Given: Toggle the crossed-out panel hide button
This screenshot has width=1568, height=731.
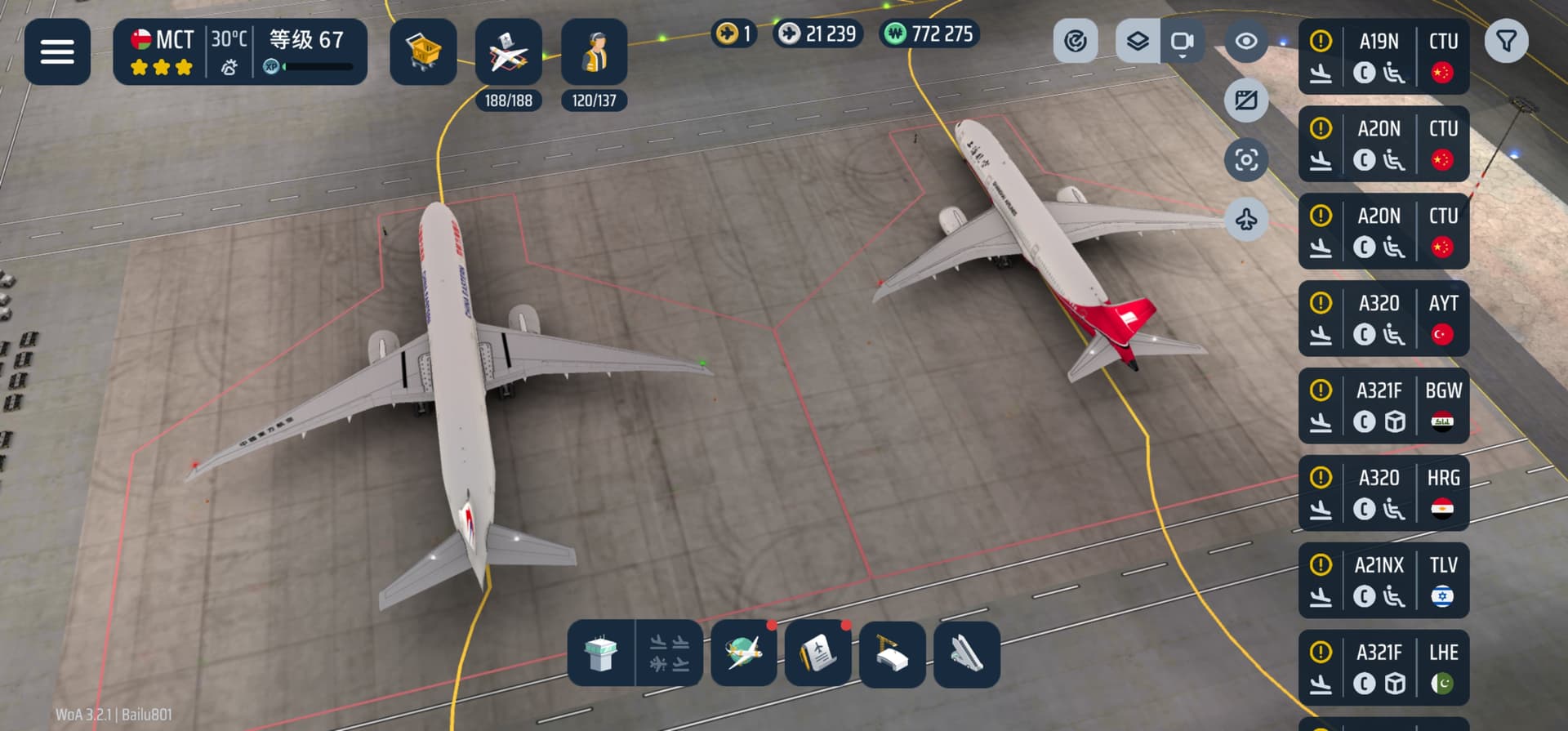Looking at the screenshot, I should tap(1246, 100).
